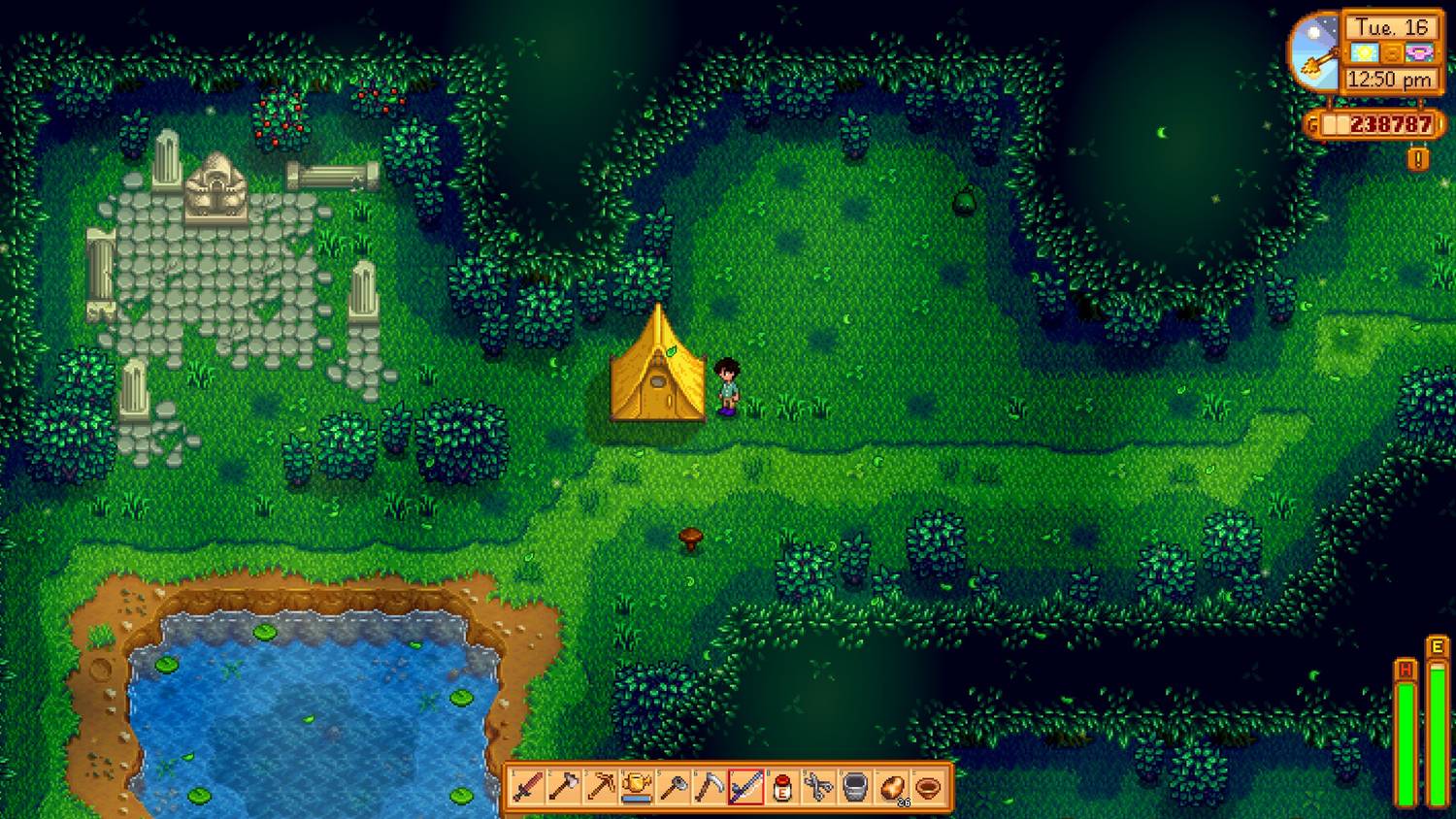1456x819 pixels.
Task: Choose the copper pan slot
Action: pyautogui.click(x=929, y=786)
